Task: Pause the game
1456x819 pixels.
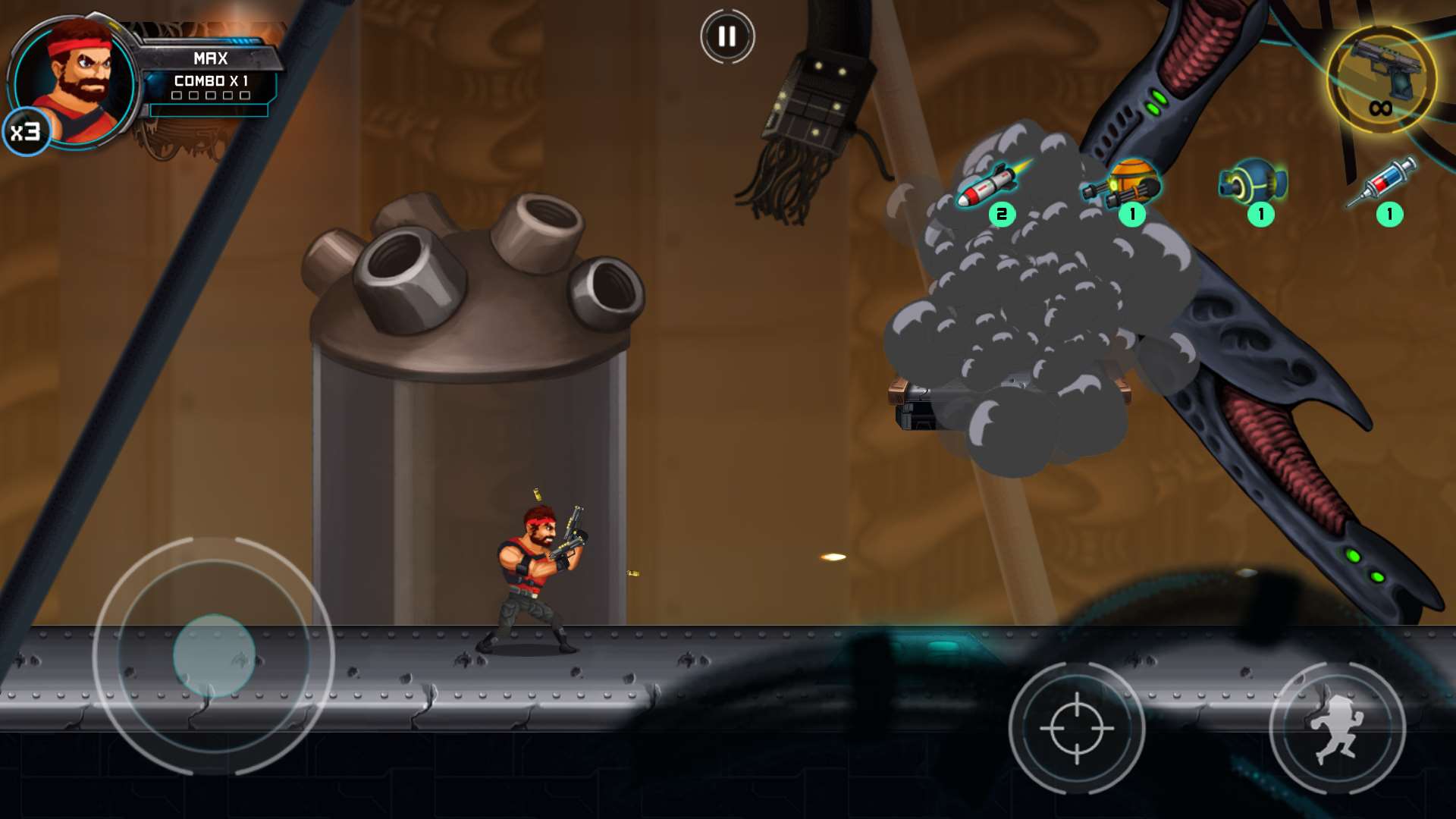Action: coord(726,36)
